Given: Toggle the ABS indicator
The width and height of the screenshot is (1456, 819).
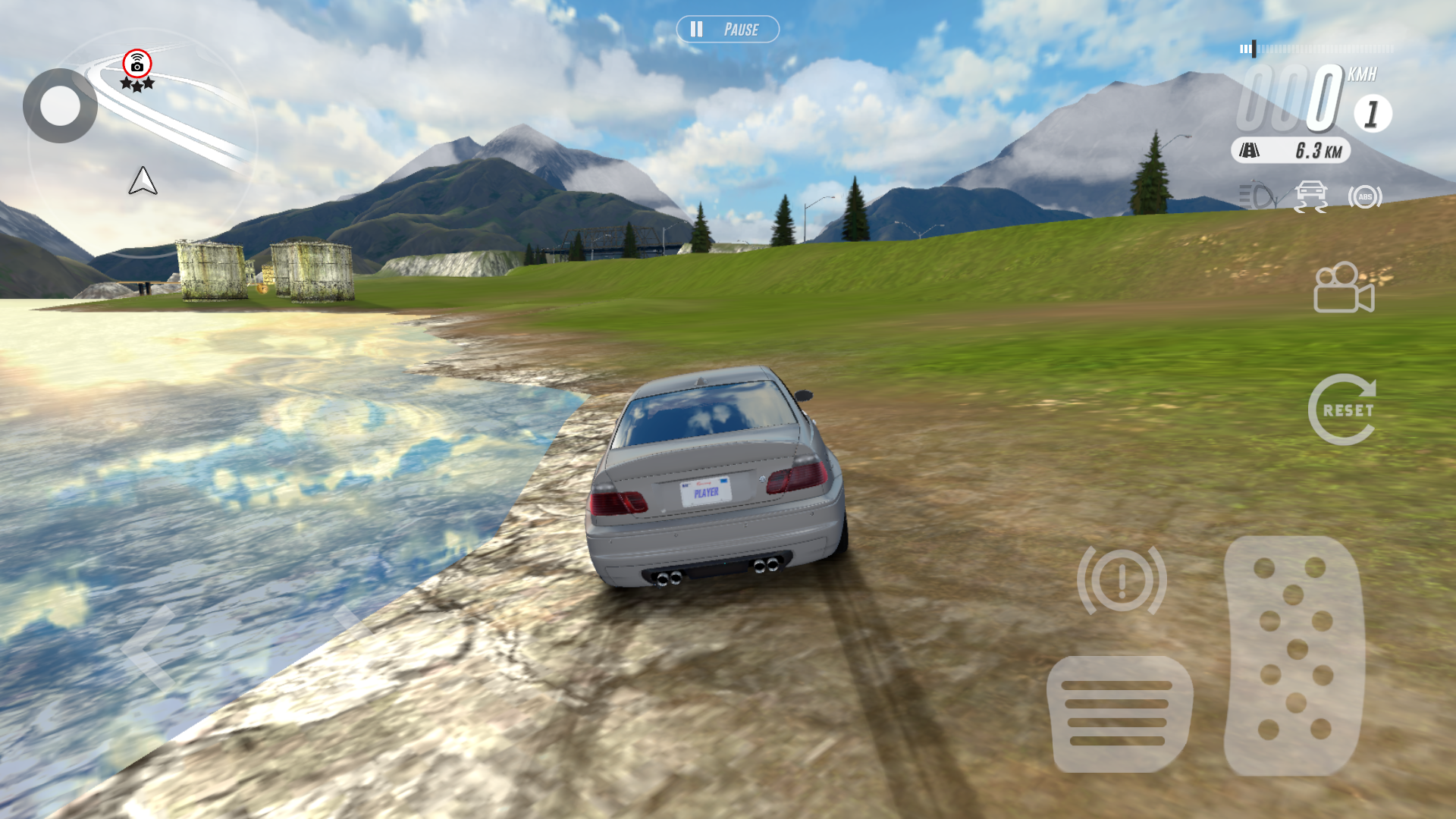Looking at the screenshot, I should tap(1364, 197).
